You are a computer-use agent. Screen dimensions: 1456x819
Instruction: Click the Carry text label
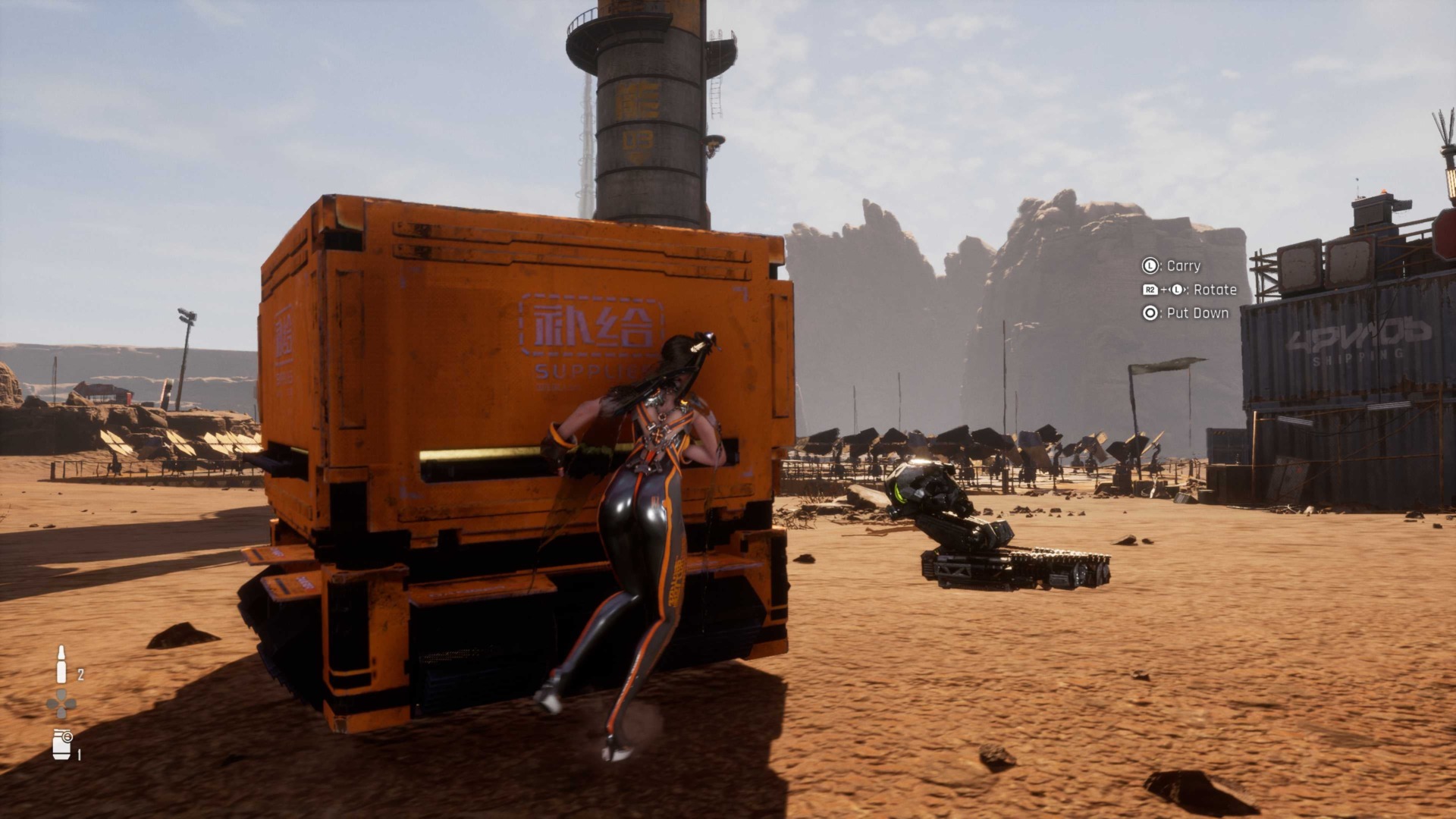point(1183,266)
